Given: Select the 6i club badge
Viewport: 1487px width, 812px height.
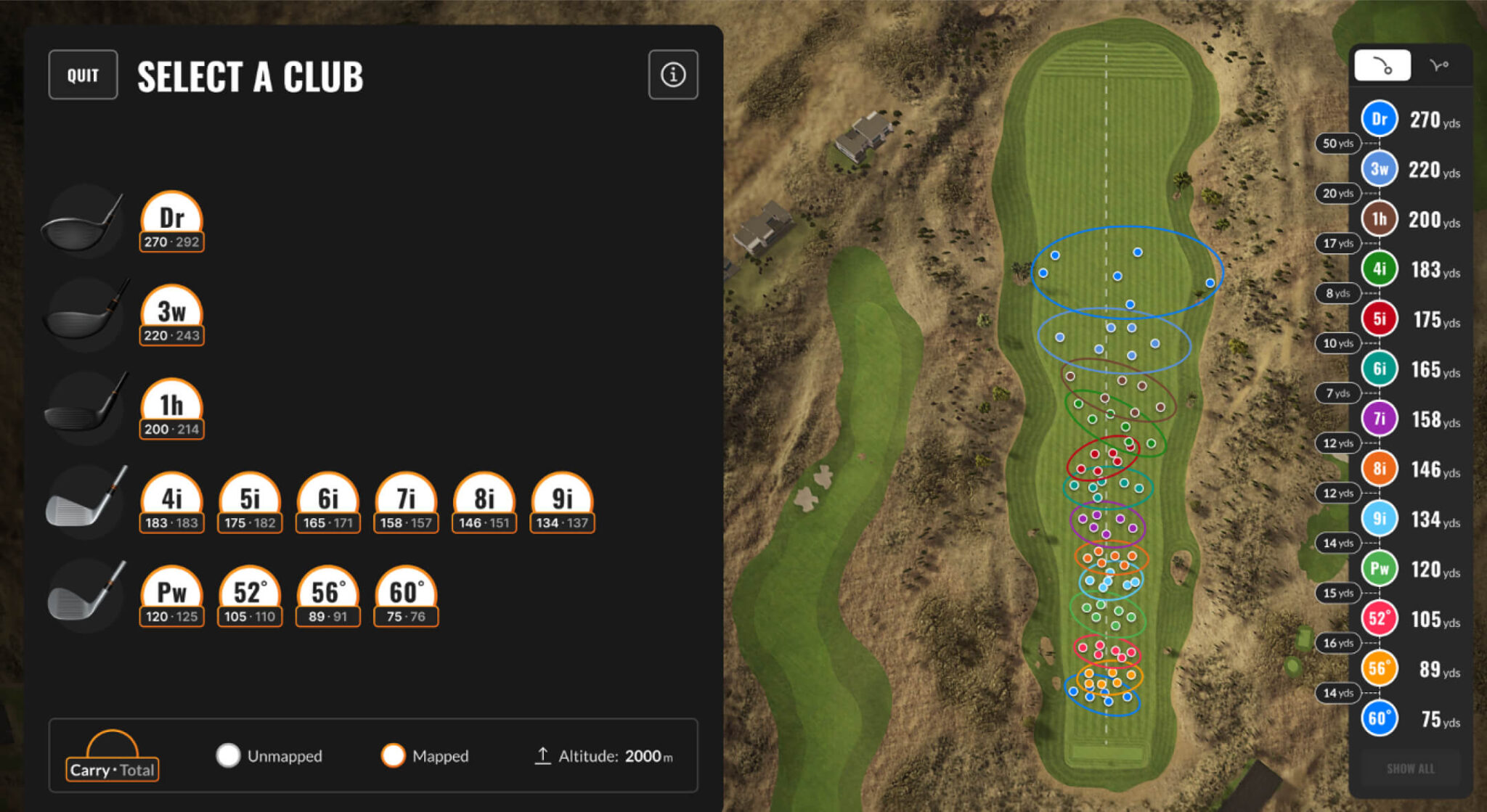Looking at the screenshot, I should point(328,503).
